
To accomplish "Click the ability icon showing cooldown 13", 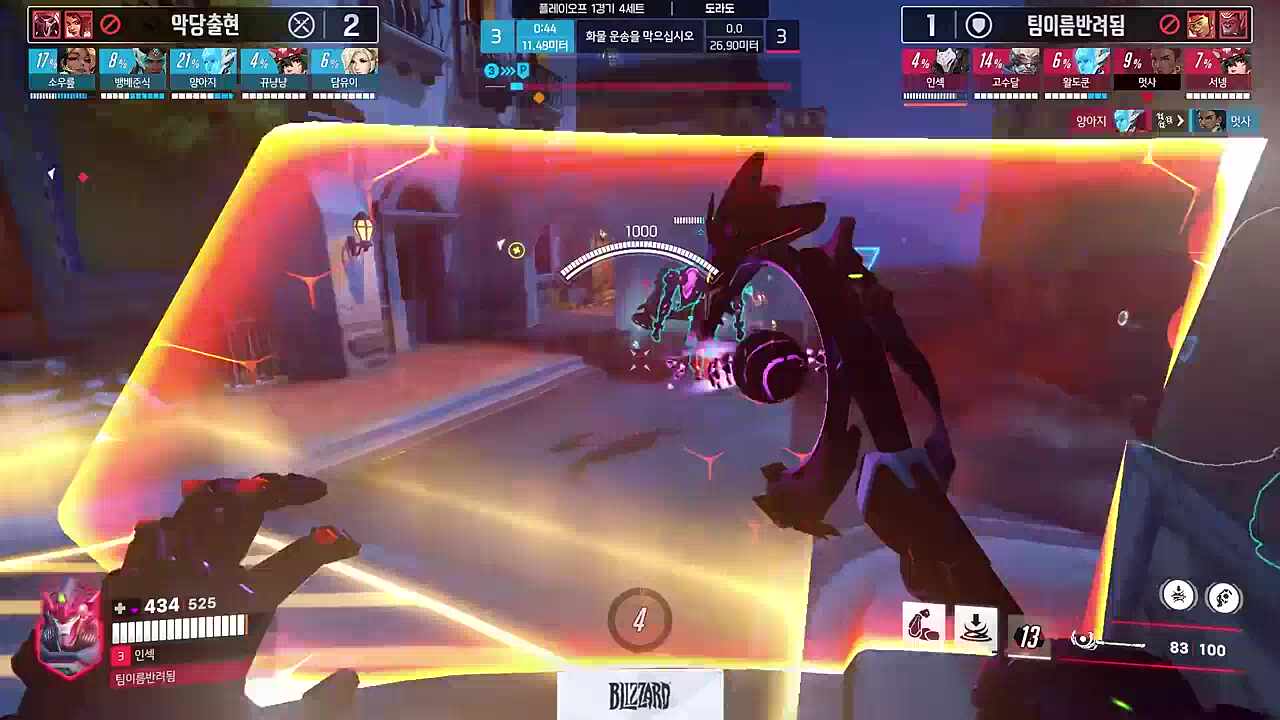I will coord(1029,637).
